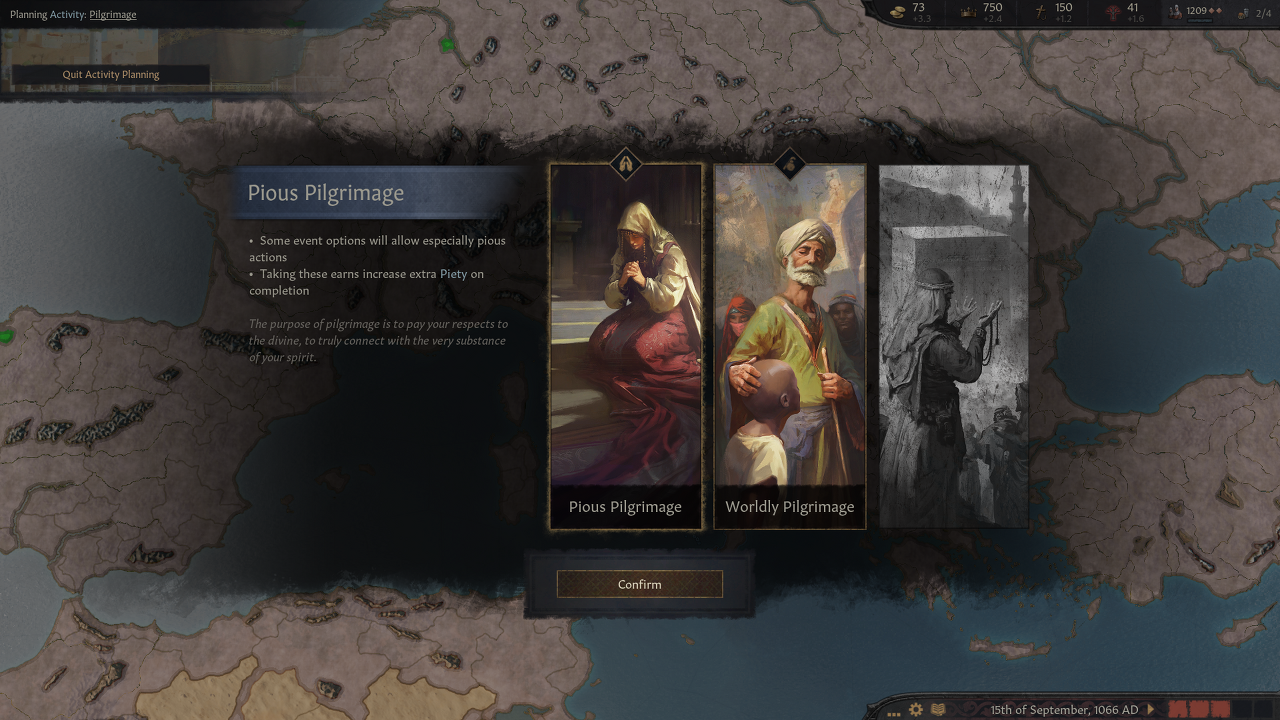The width and height of the screenshot is (1280, 720).
Task: Select the Pious Pilgrimage card
Action: 626,346
